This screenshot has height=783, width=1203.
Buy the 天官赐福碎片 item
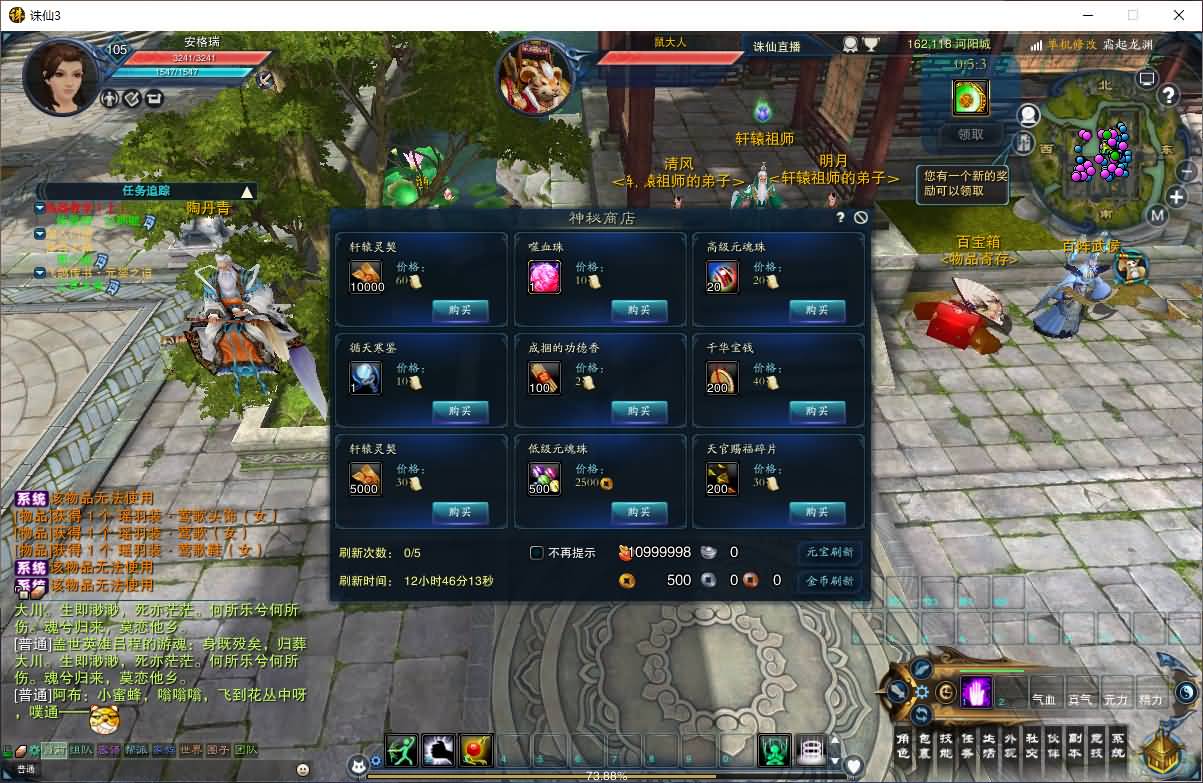click(817, 512)
